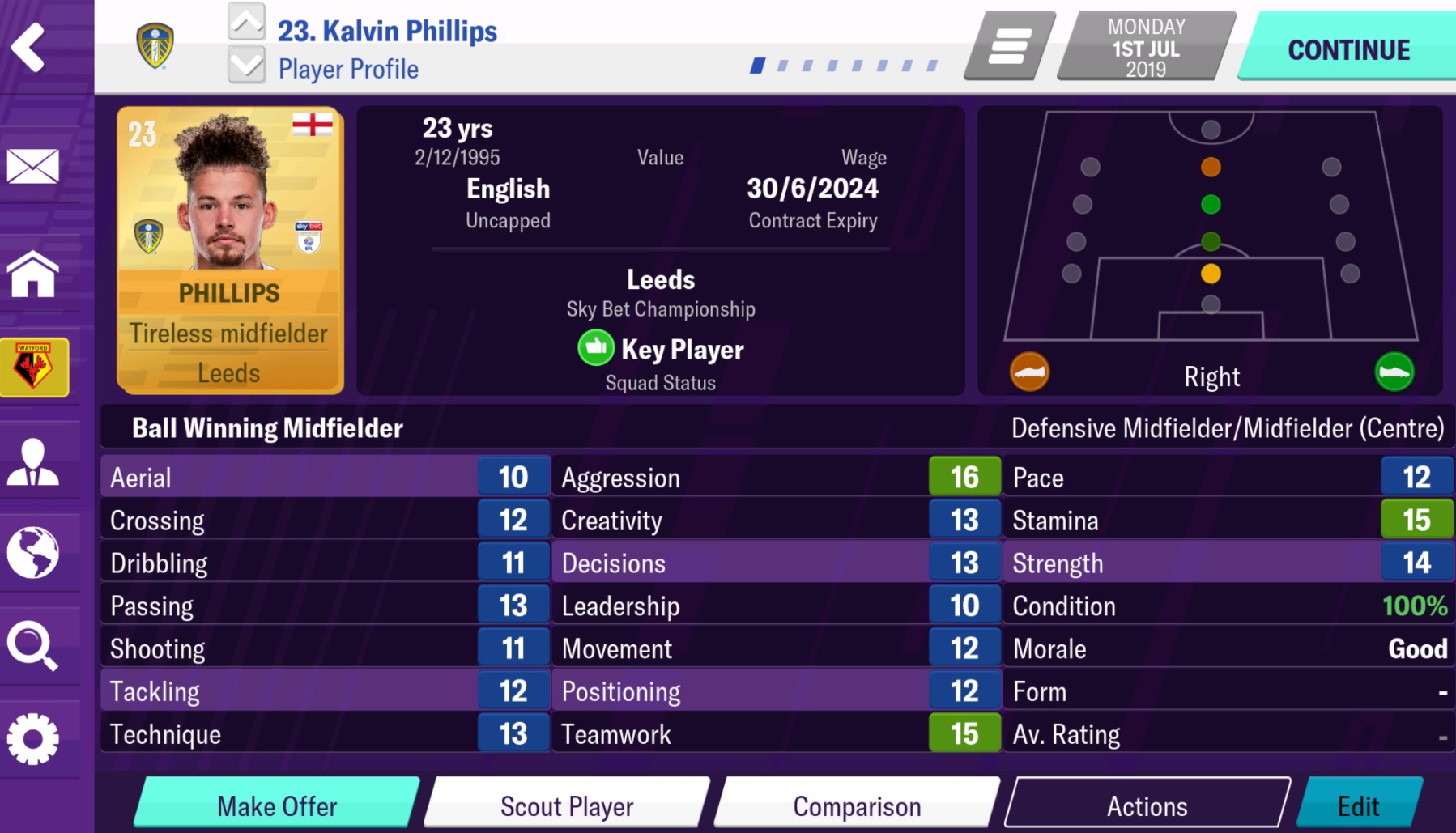Show the previous player with up arrow
This screenshot has width=1456, height=833.
tap(246, 23)
